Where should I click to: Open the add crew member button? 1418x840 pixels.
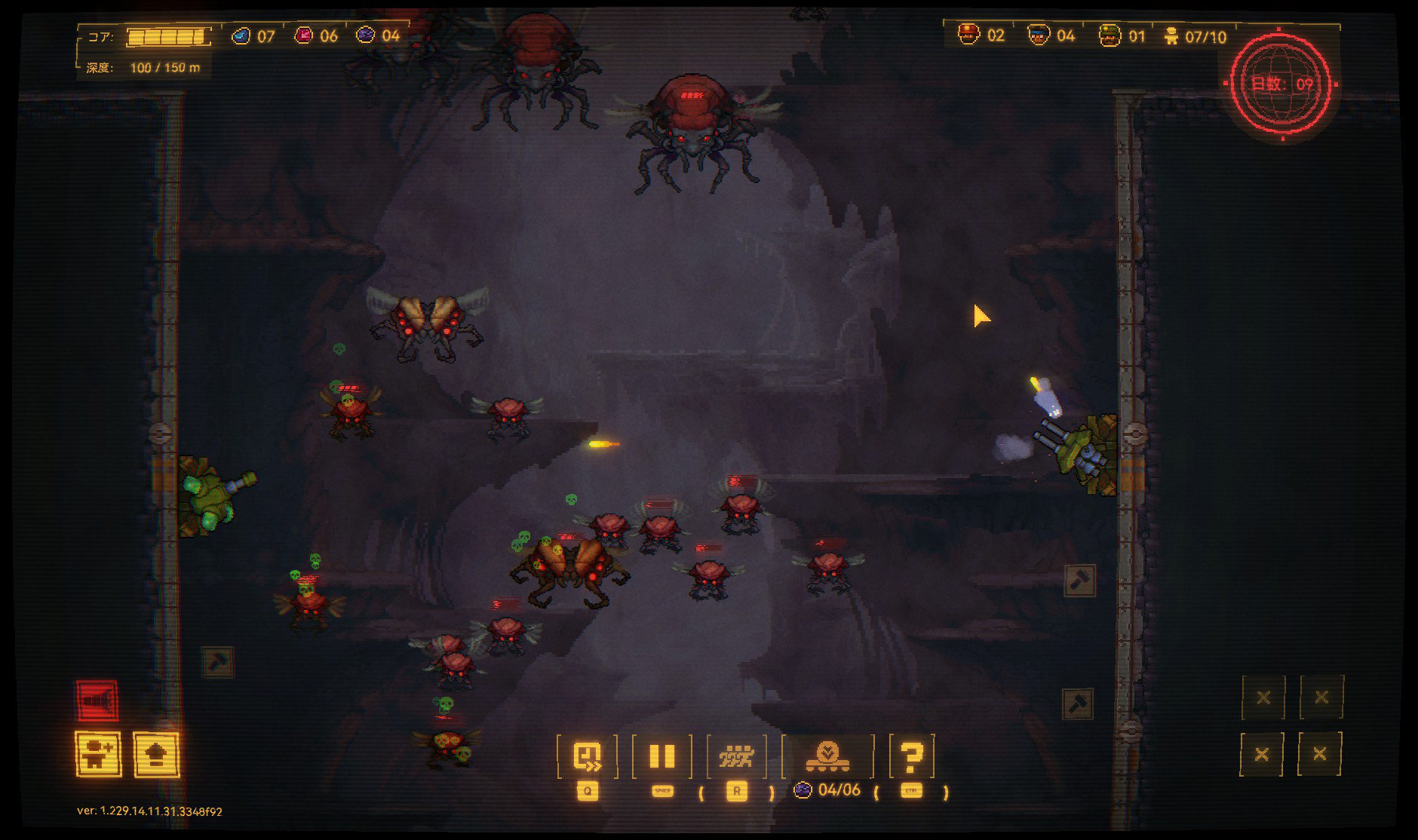pos(98,753)
